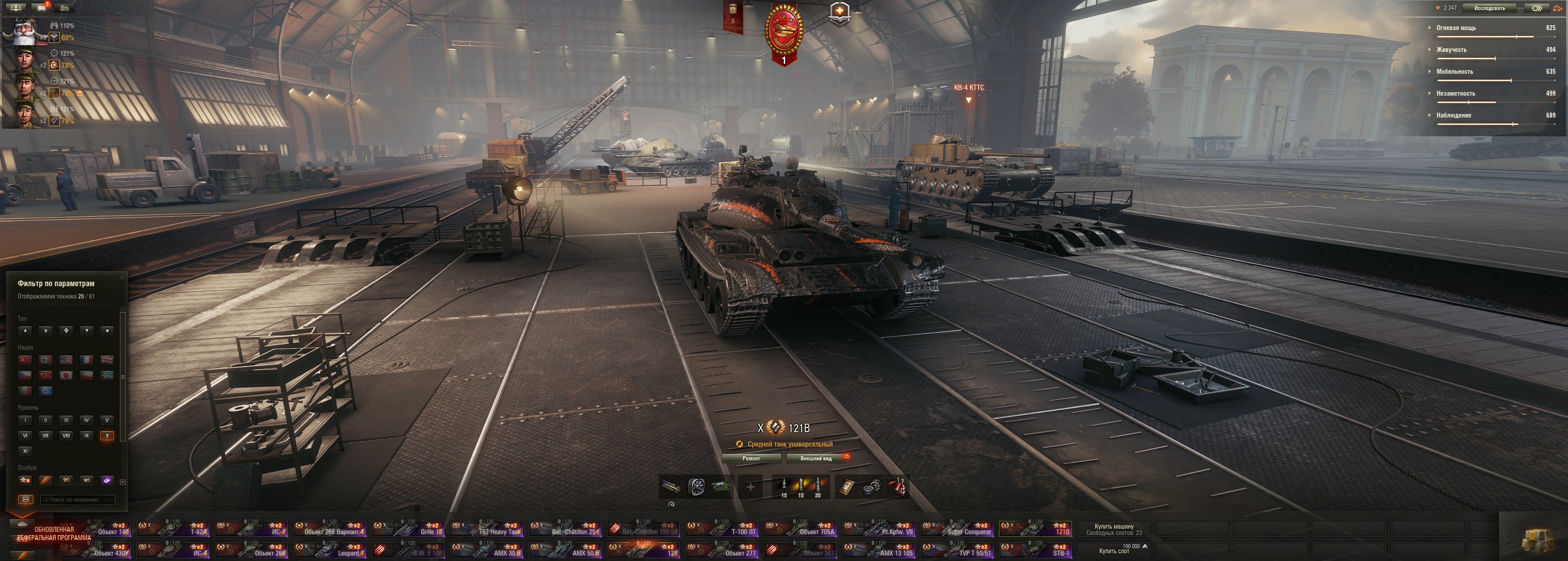Viewport: 1568px width, 561px height.
Task: Select the Super Conqueror tank card
Action: pos(958,529)
